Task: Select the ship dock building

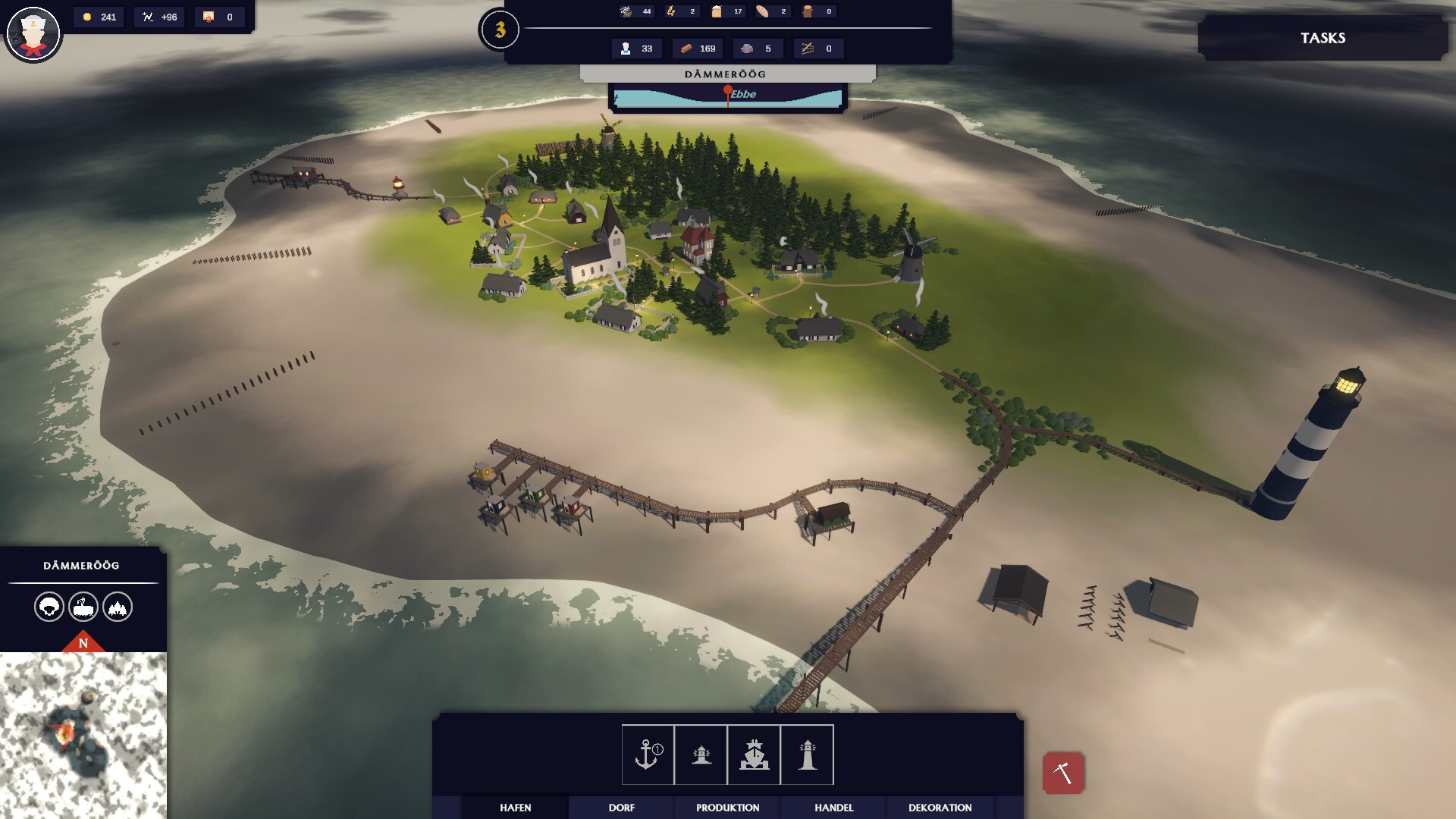Action: (x=754, y=755)
